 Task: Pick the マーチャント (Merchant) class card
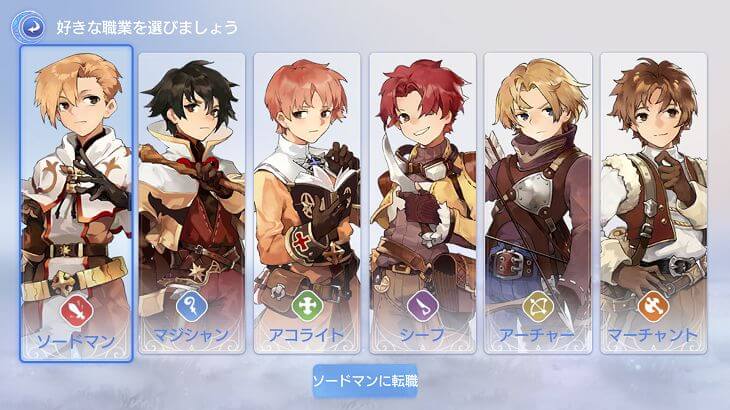click(654, 200)
